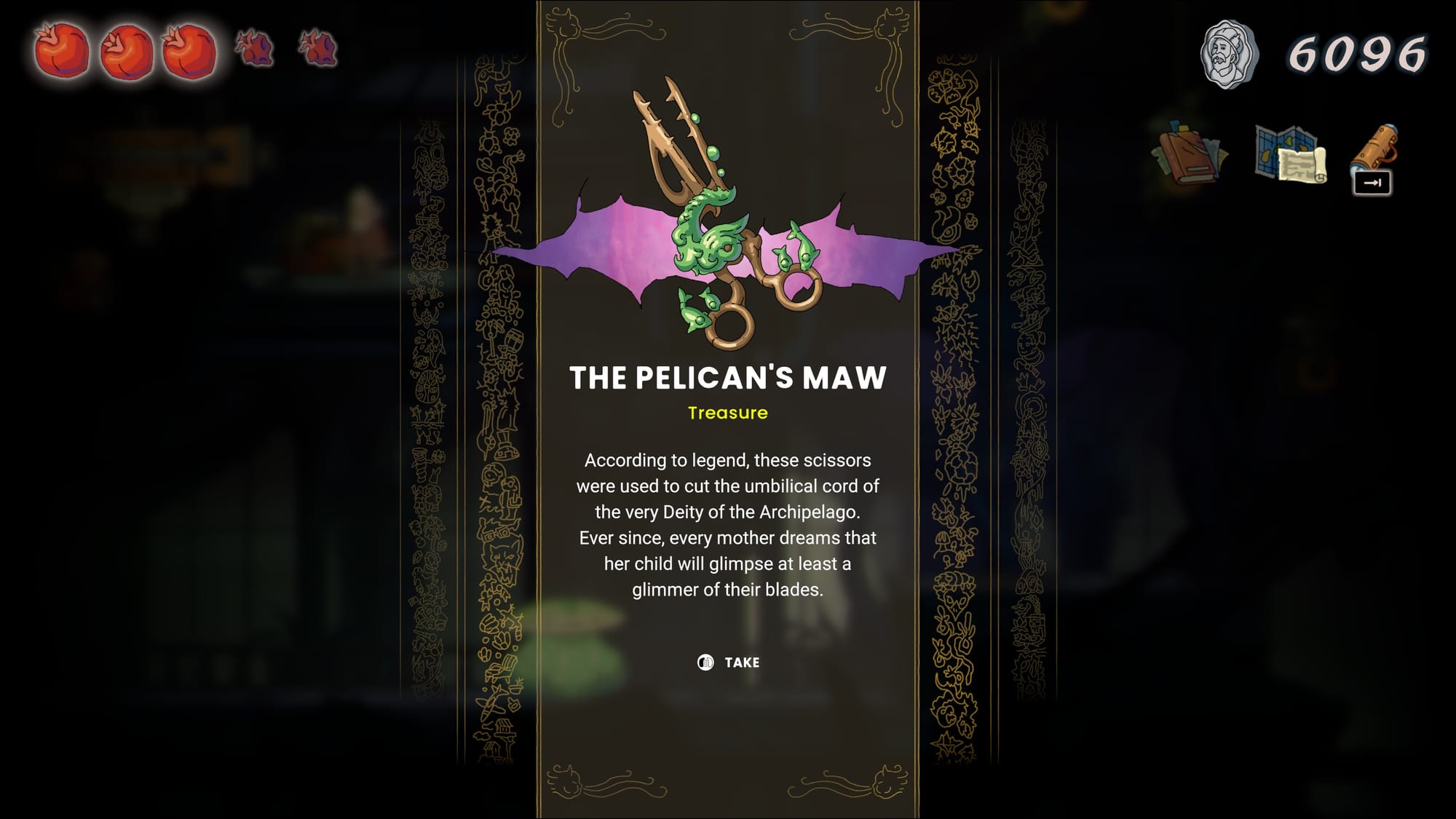
Task: Open the folded map icon
Action: tap(1290, 154)
